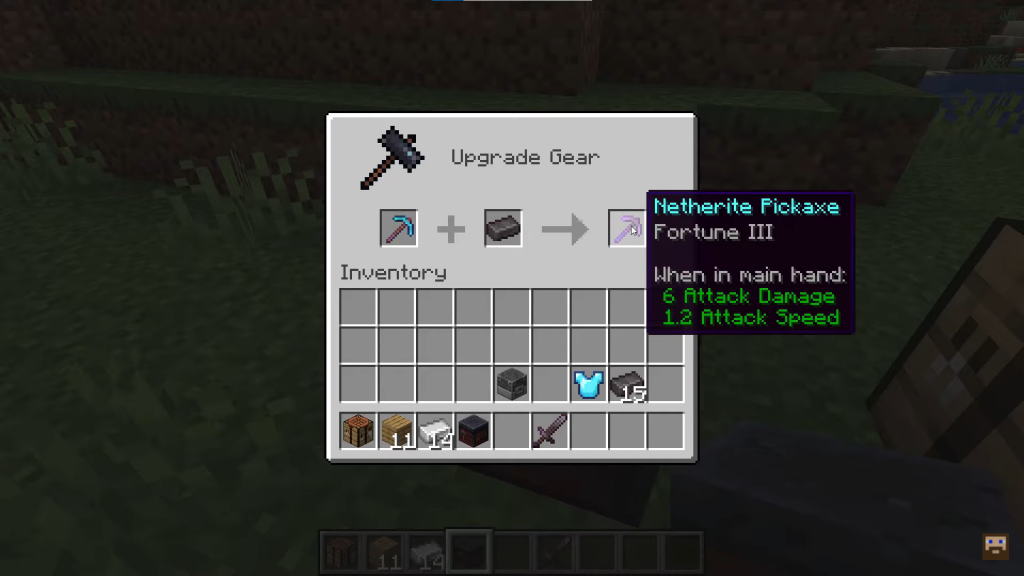Image resolution: width=1024 pixels, height=576 pixels.
Task: Select the diamond chestplate in the inventory
Action: tap(588, 384)
